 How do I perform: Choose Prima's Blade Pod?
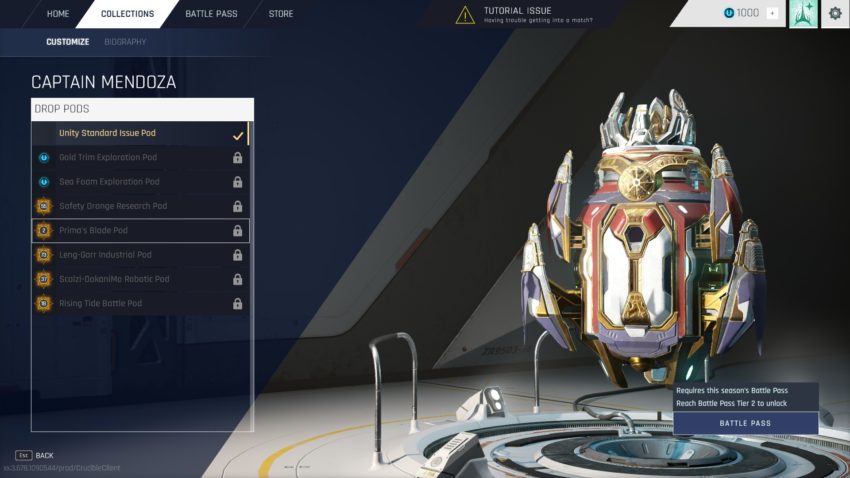(140, 231)
